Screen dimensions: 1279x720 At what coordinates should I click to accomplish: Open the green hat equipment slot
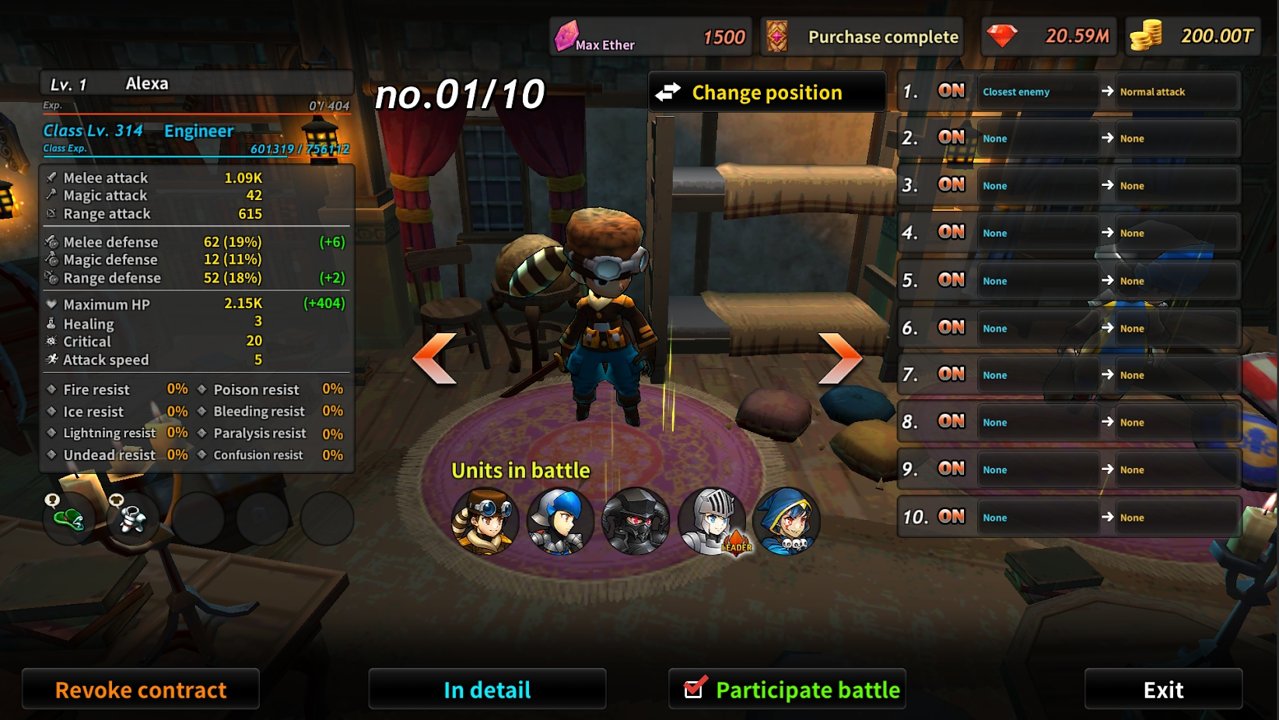(68, 517)
